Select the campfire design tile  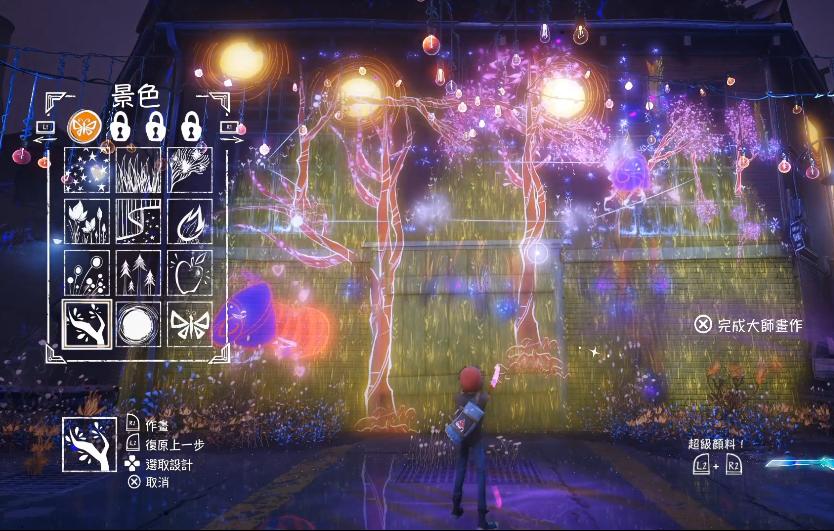(x=189, y=222)
